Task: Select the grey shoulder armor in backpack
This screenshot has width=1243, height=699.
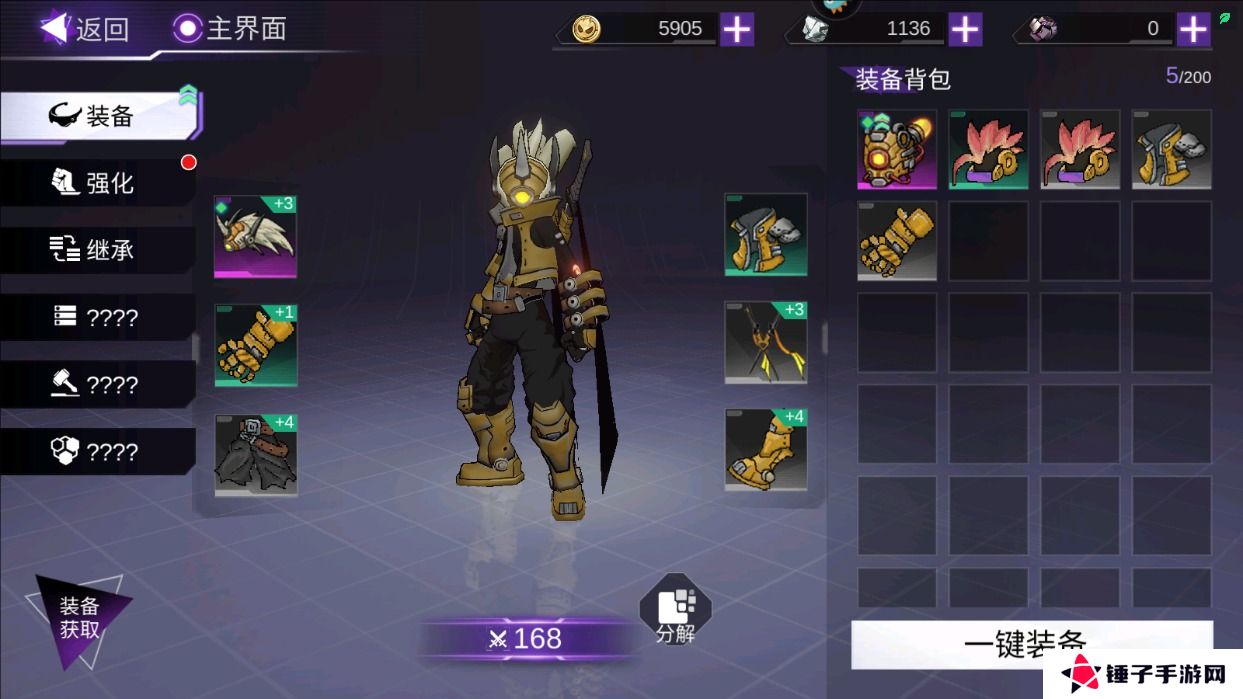Action: pyautogui.click(x=1171, y=150)
